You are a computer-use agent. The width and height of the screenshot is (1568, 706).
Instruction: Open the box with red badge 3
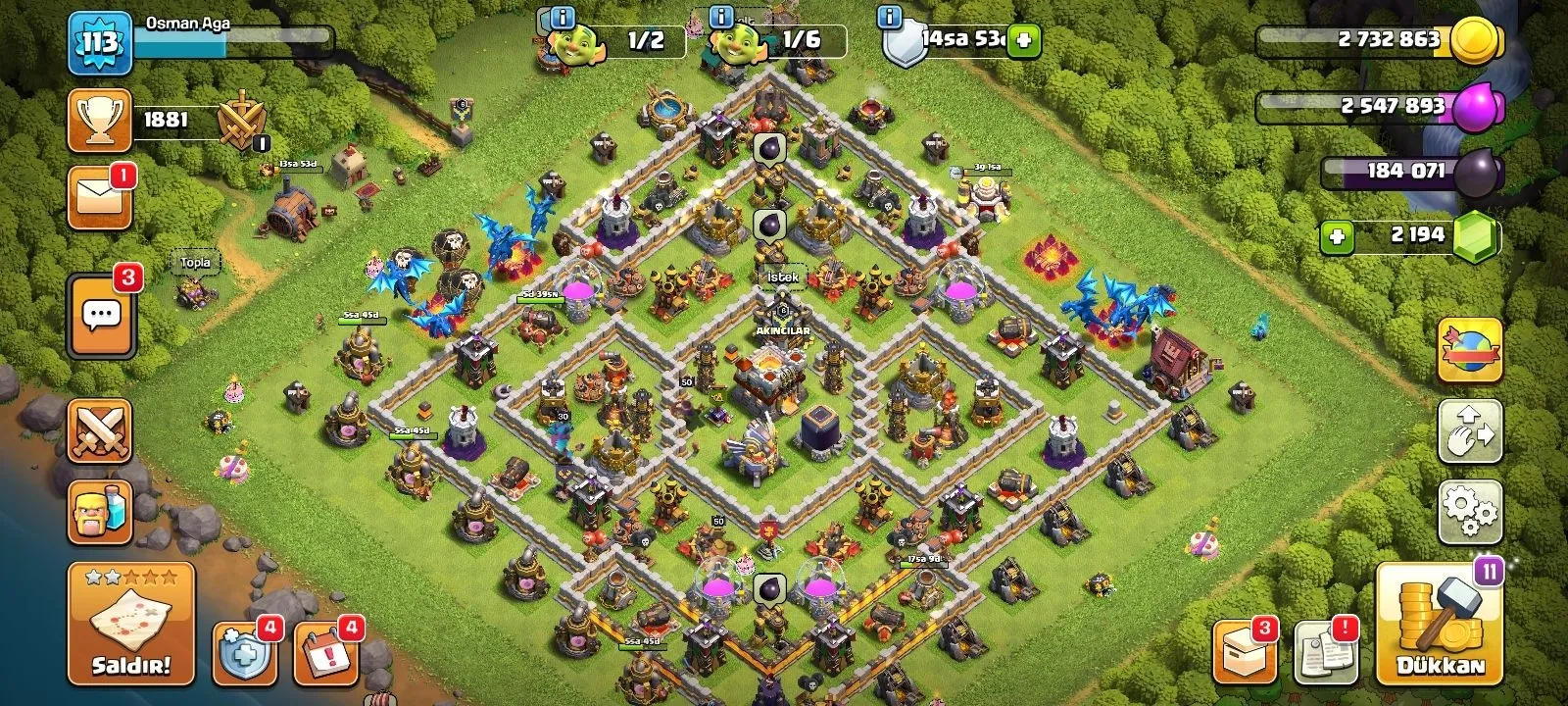click(x=1245, y=651)
